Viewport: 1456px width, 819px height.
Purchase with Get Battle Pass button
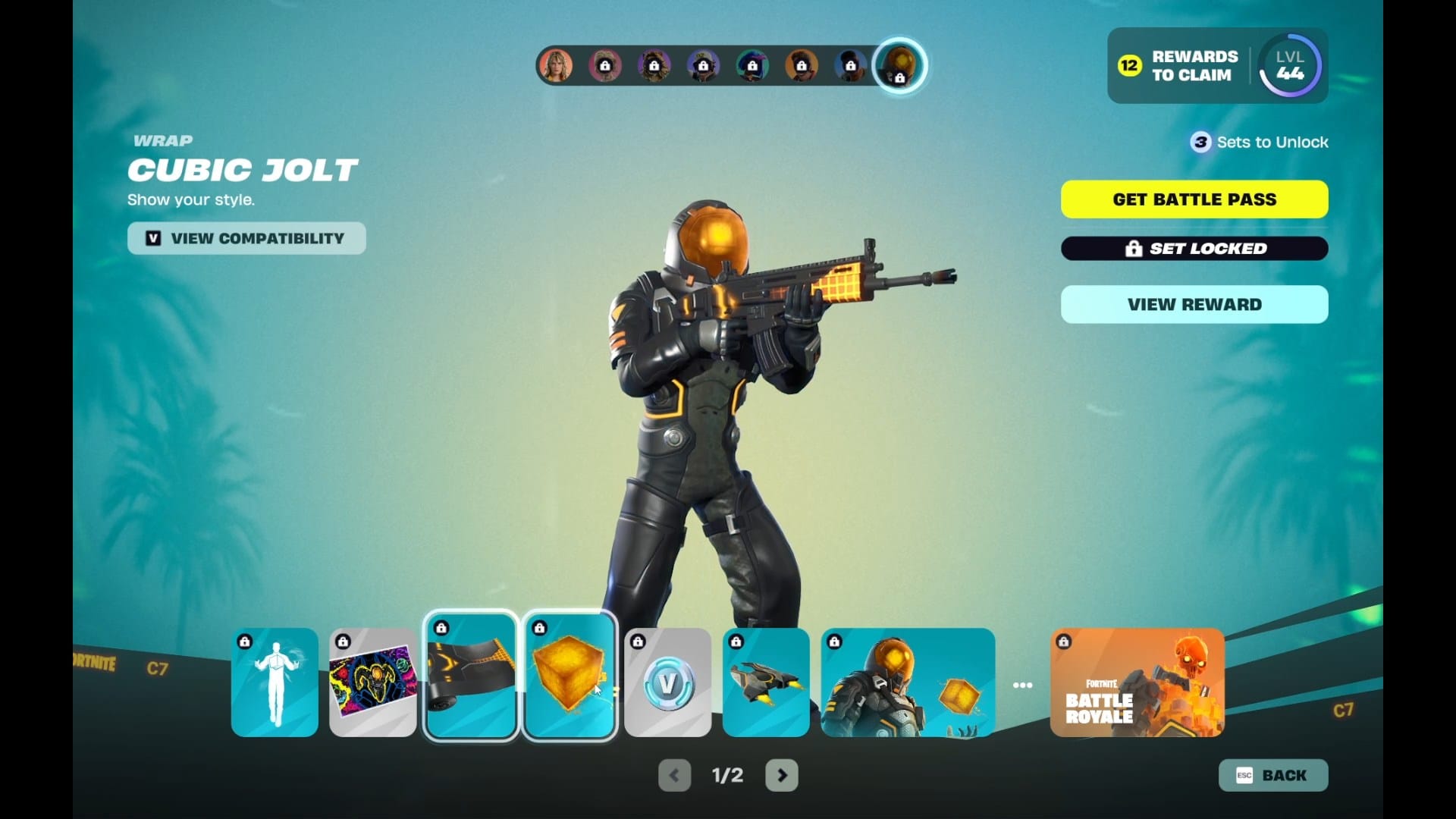(1194, 199)
